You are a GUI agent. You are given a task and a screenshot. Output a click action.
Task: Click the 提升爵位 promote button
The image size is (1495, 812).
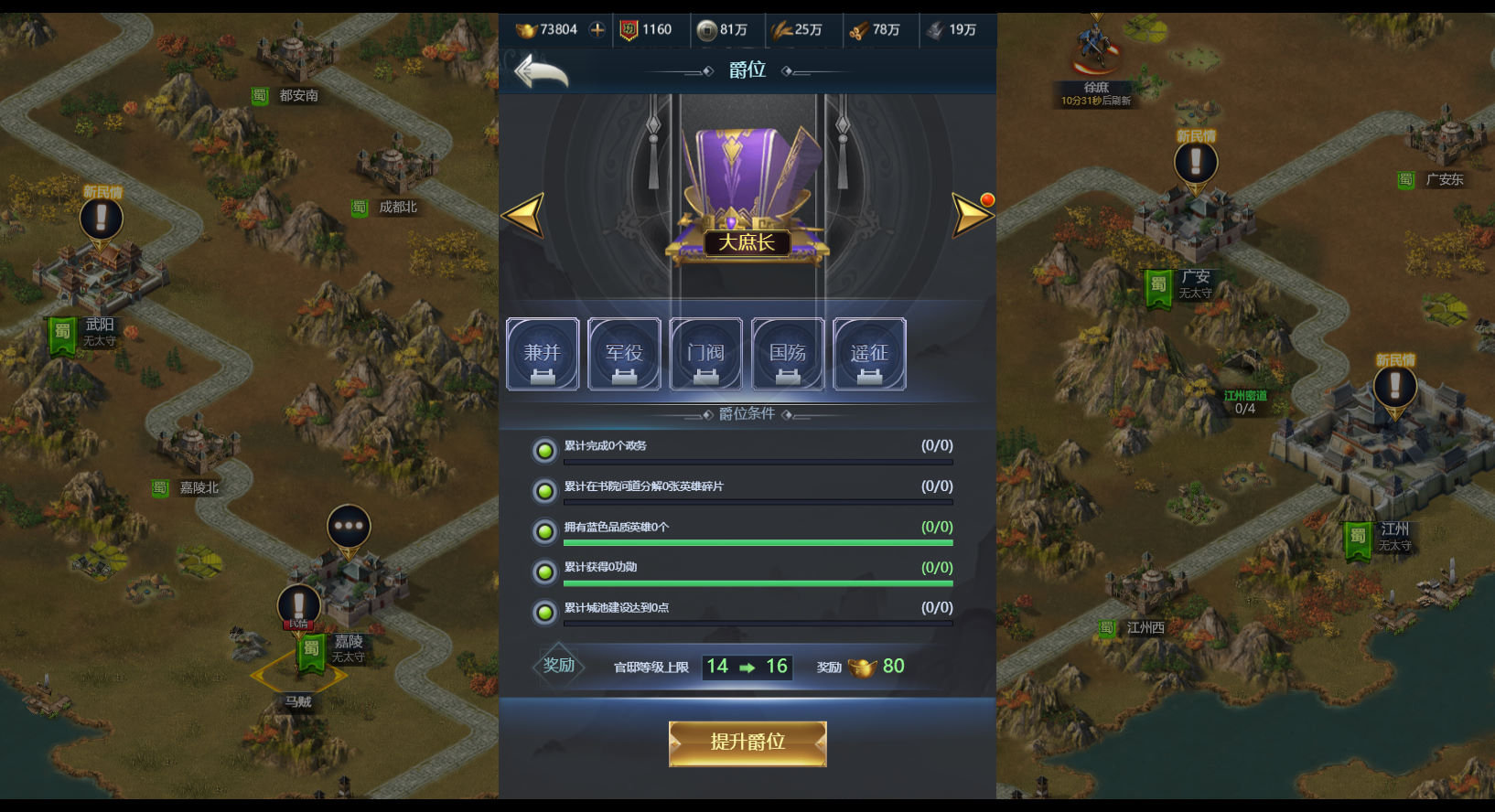tap(747, 743)
